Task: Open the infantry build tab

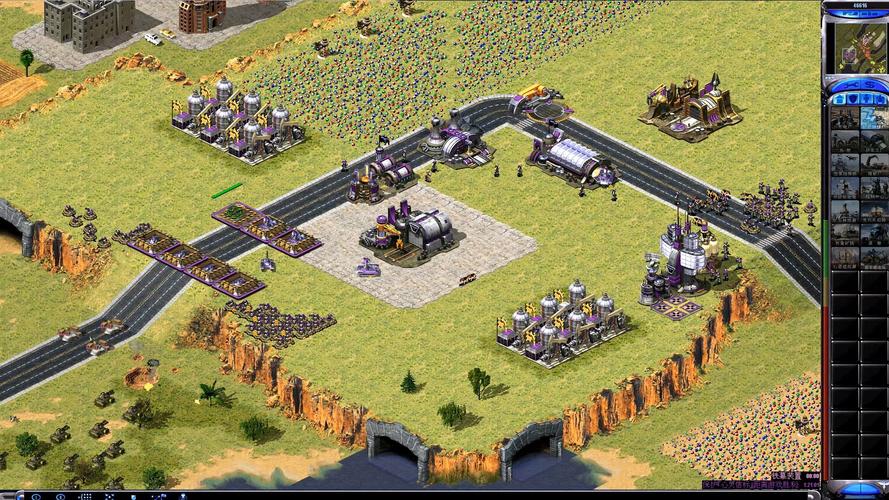Action: (x=865, y=99)
